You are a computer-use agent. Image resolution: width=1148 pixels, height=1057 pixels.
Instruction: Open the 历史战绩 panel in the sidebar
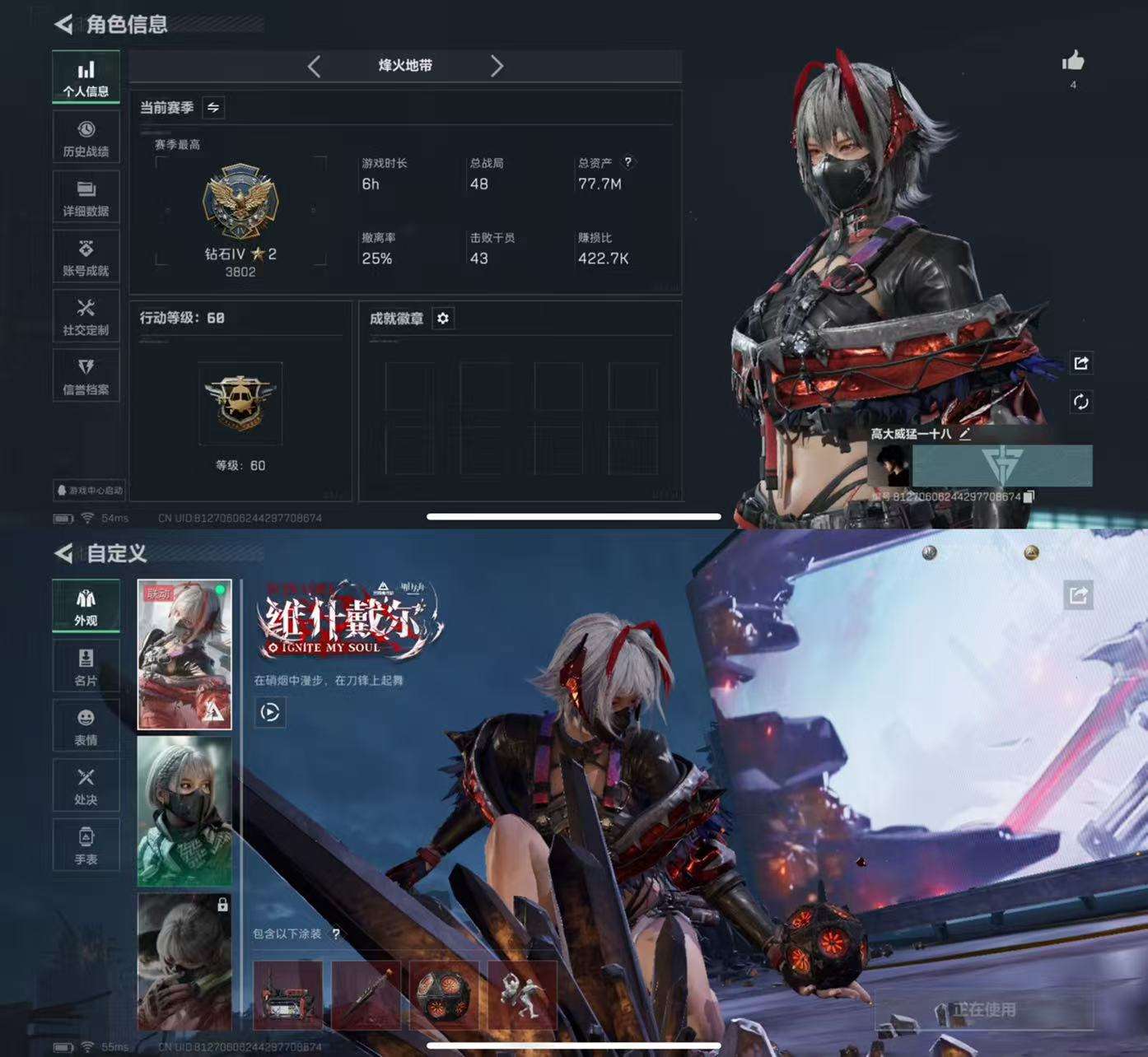(x=86, y=137)
